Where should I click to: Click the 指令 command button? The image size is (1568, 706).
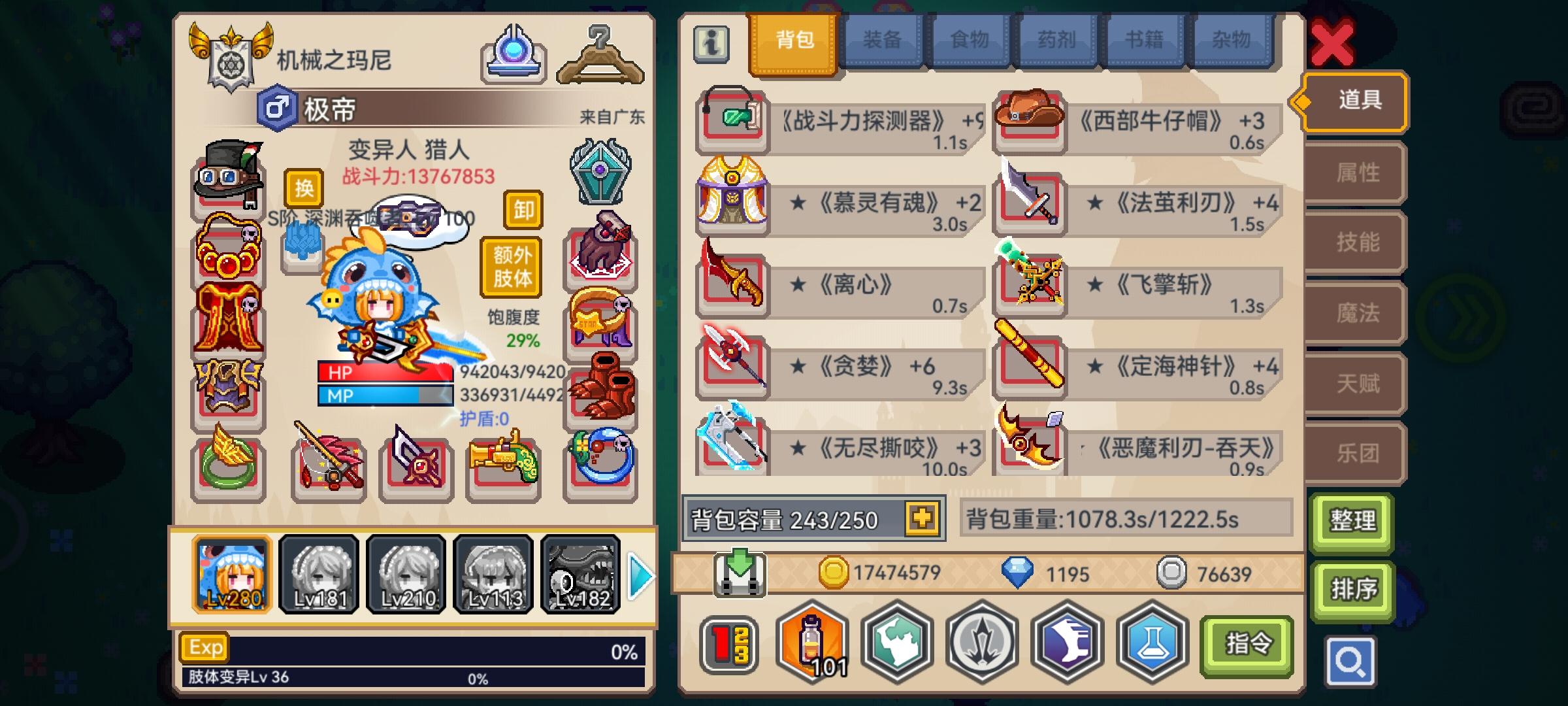click(x=1245, y=644)
